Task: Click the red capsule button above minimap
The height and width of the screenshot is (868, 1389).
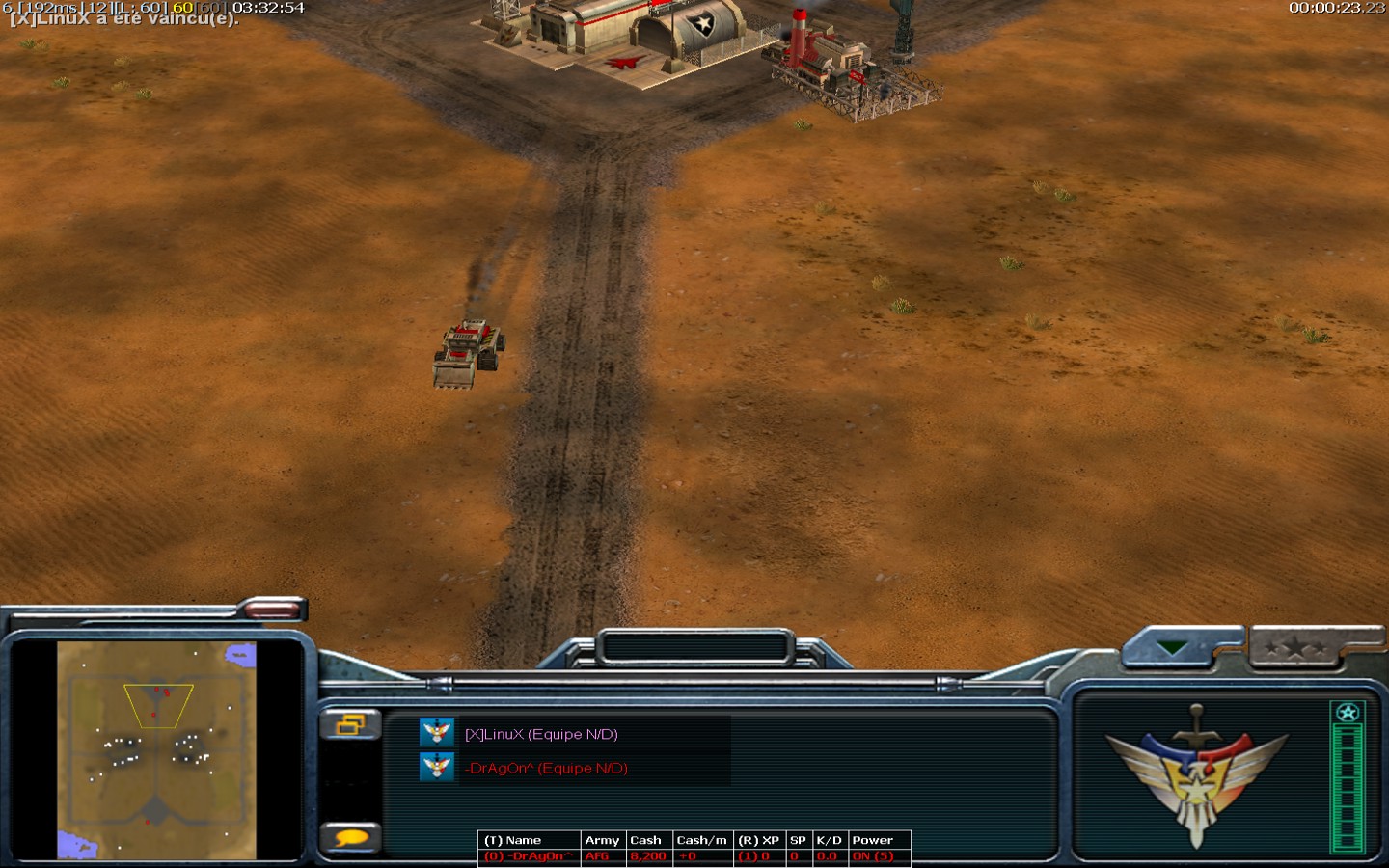Action: [x=272, y=608]
